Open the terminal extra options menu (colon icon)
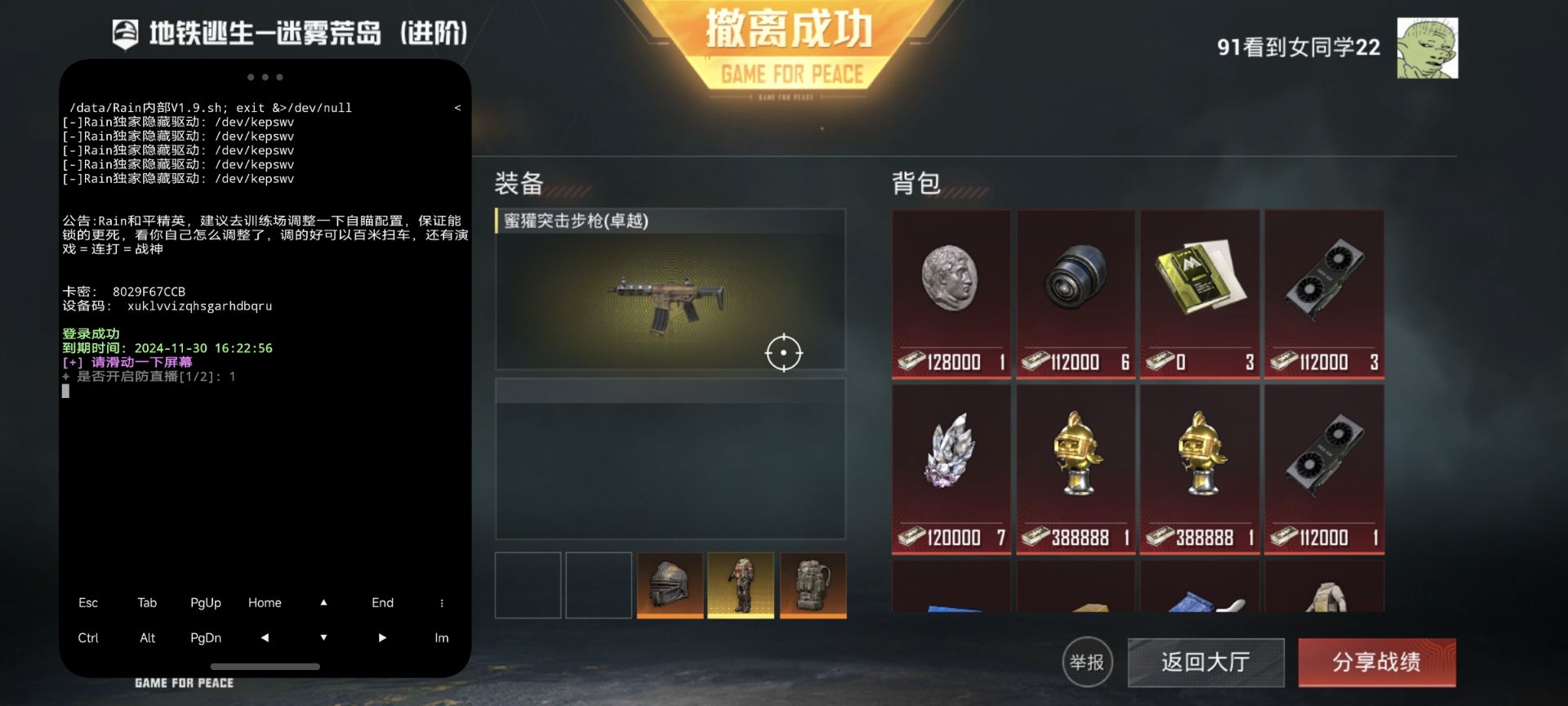The height and width of the screenshot is (706, 1568). click(x=441, y=602)
